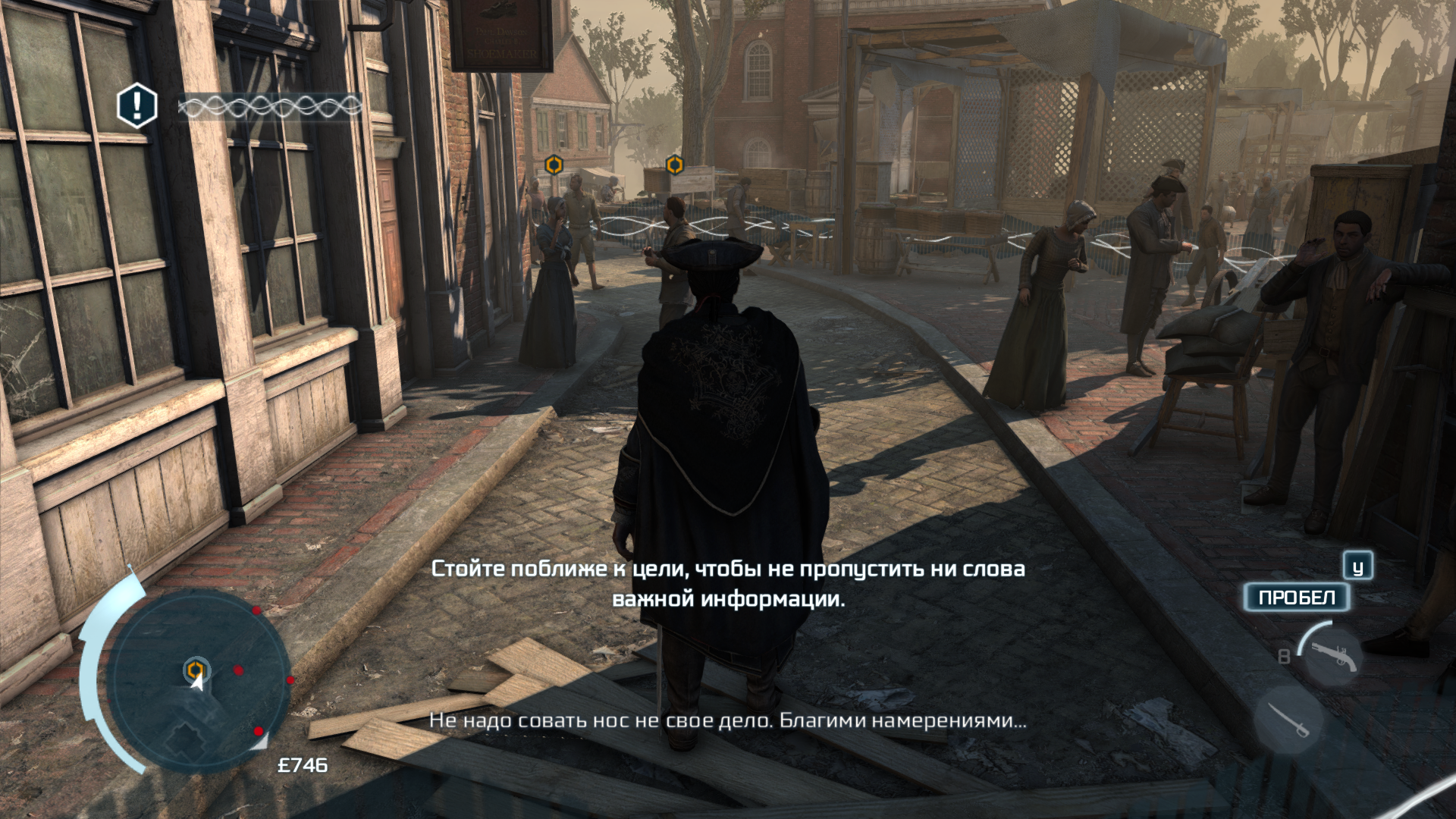Screen dimensions: 1456x819
Task: Click the circular minimap
Action: tap(199, 681)
